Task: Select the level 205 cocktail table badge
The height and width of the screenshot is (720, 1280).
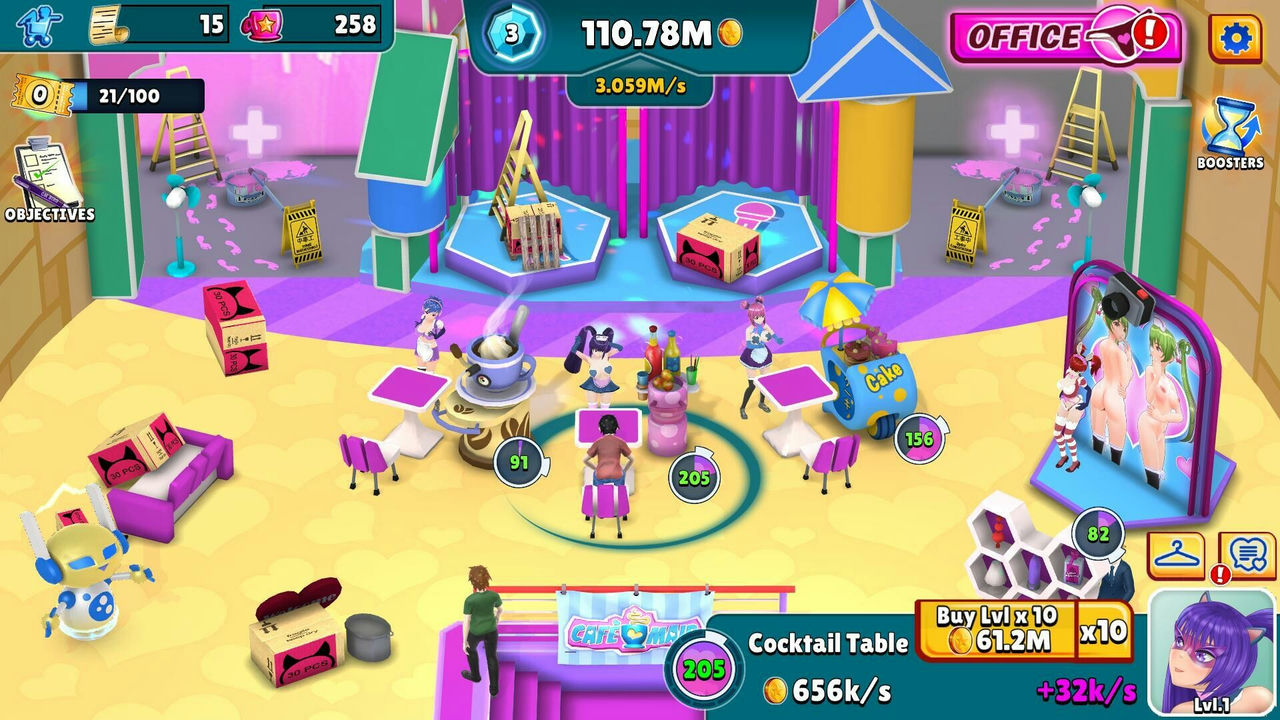Action: 694,477
